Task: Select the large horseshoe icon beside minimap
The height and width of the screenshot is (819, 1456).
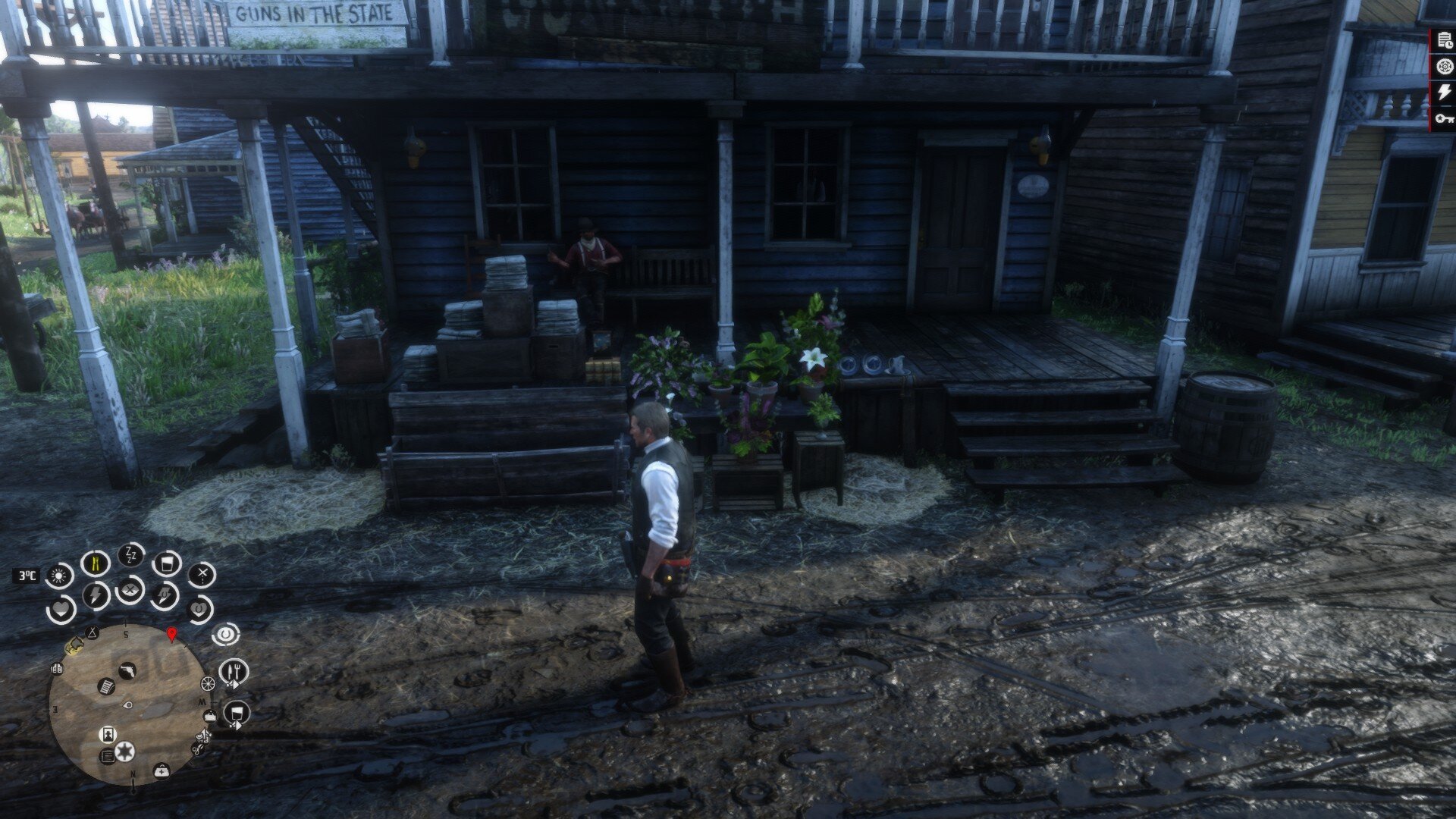Action: (x=226, y=633)
